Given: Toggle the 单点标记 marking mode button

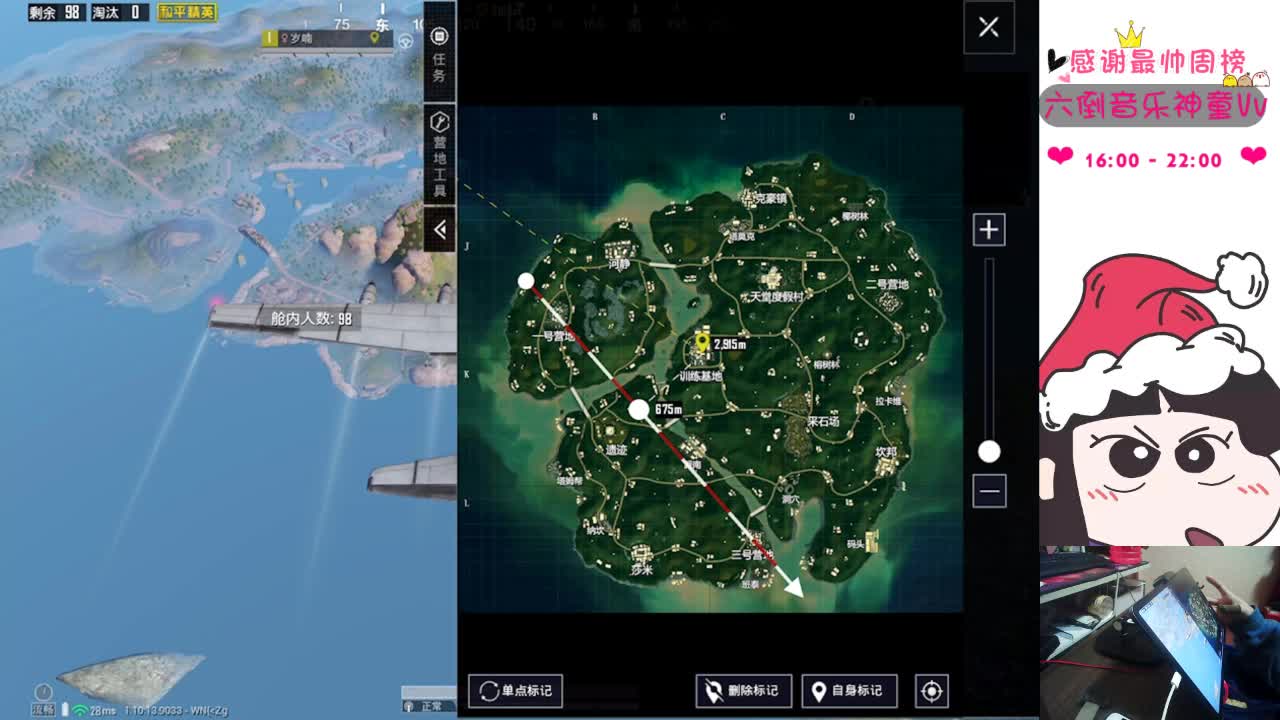Looking at the screenshot, I should tap(516, 690).
